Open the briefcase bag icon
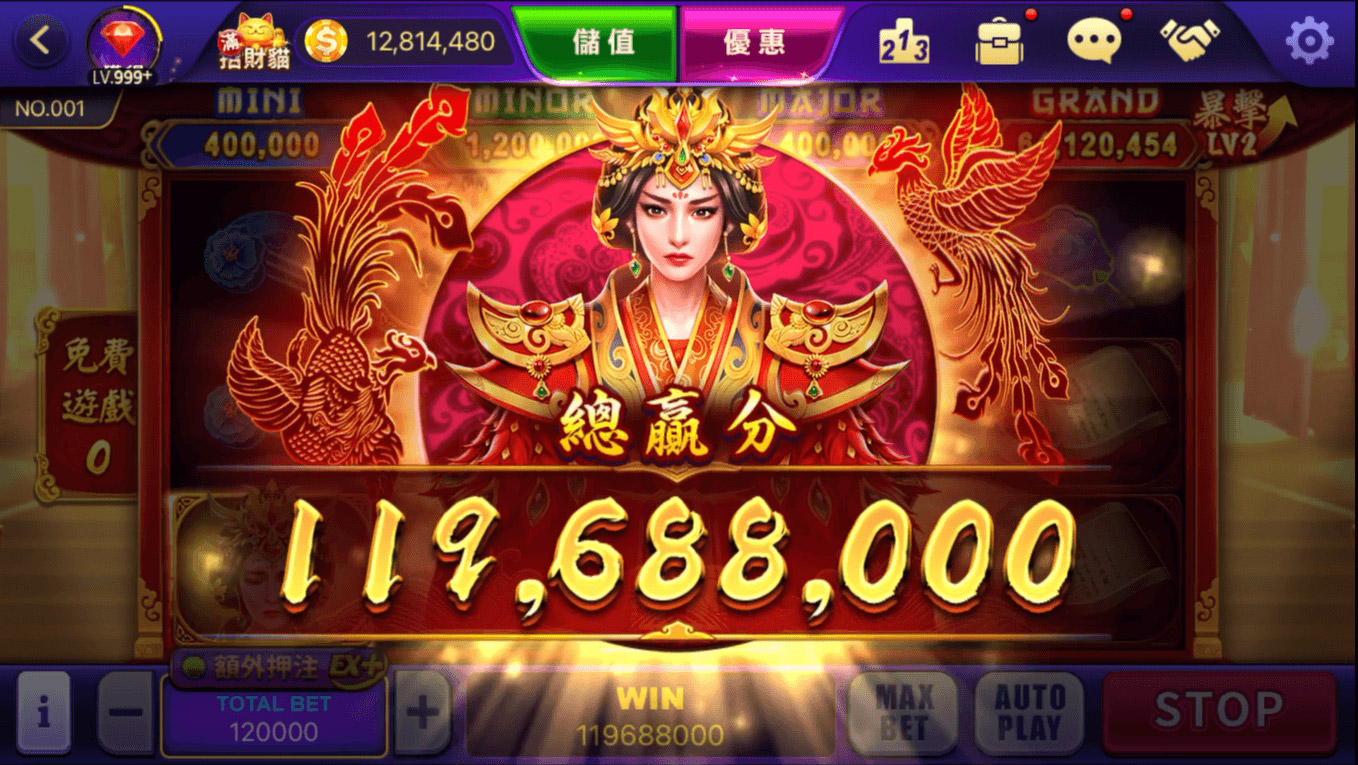The image size is (1358, 765). click(999, 42)
